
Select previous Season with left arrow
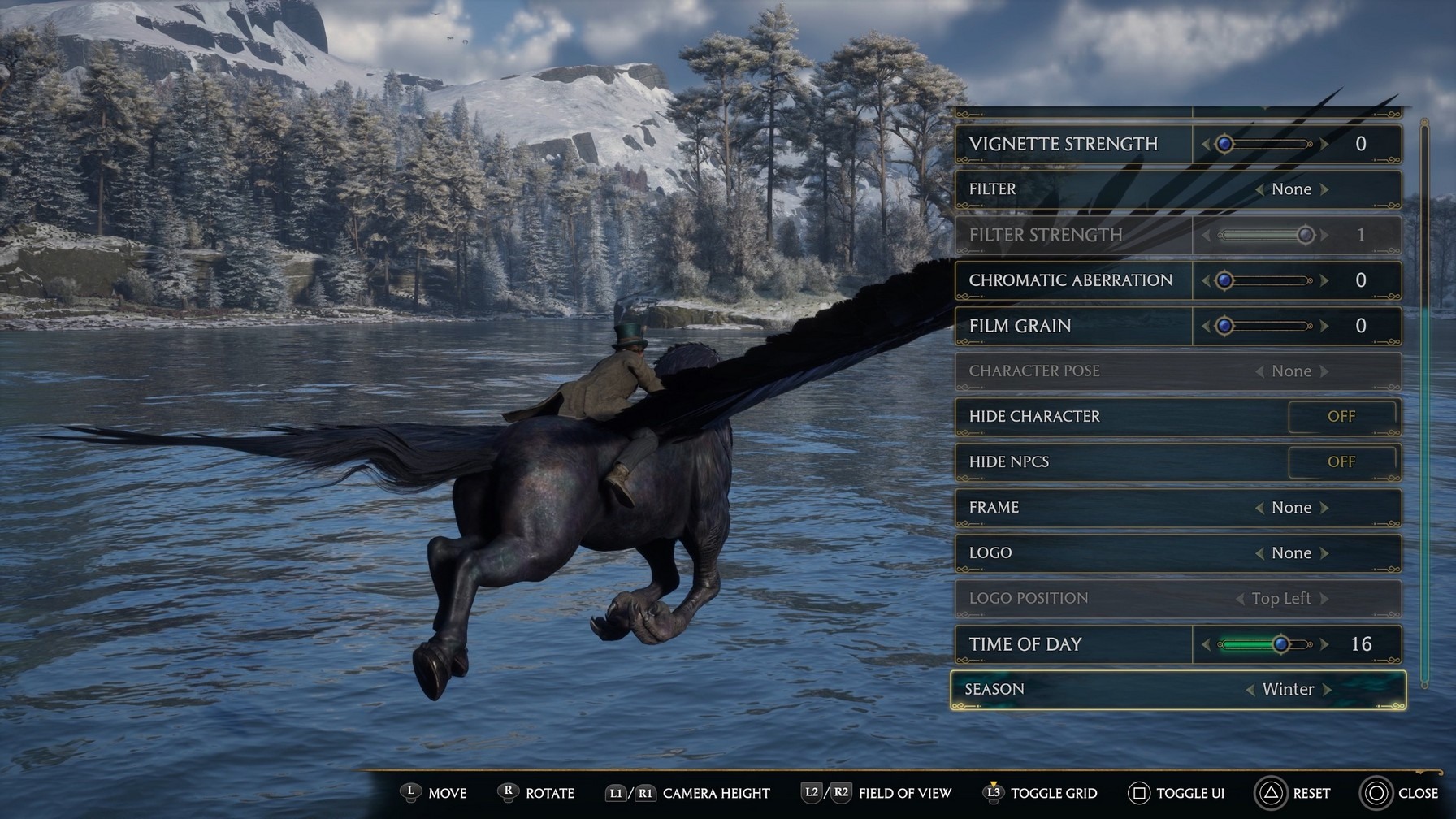coord(1250,690)
